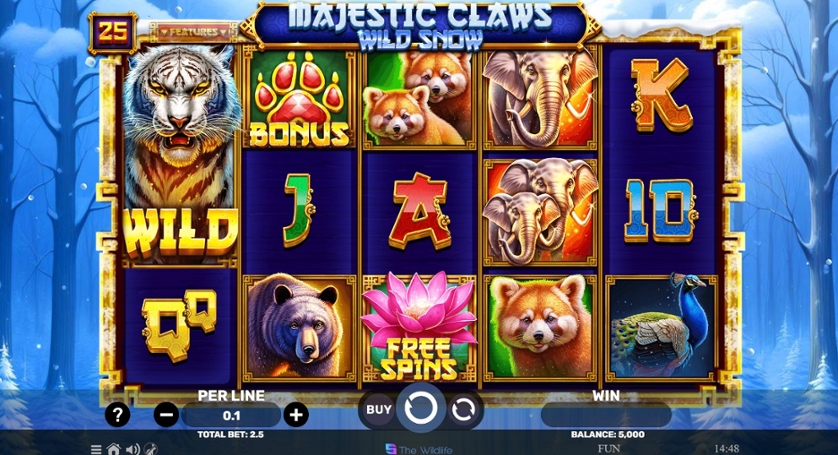The height and width of the screenshot is (455, 838).
Task: Toggle the sound speaker icon
Action: 132,449
